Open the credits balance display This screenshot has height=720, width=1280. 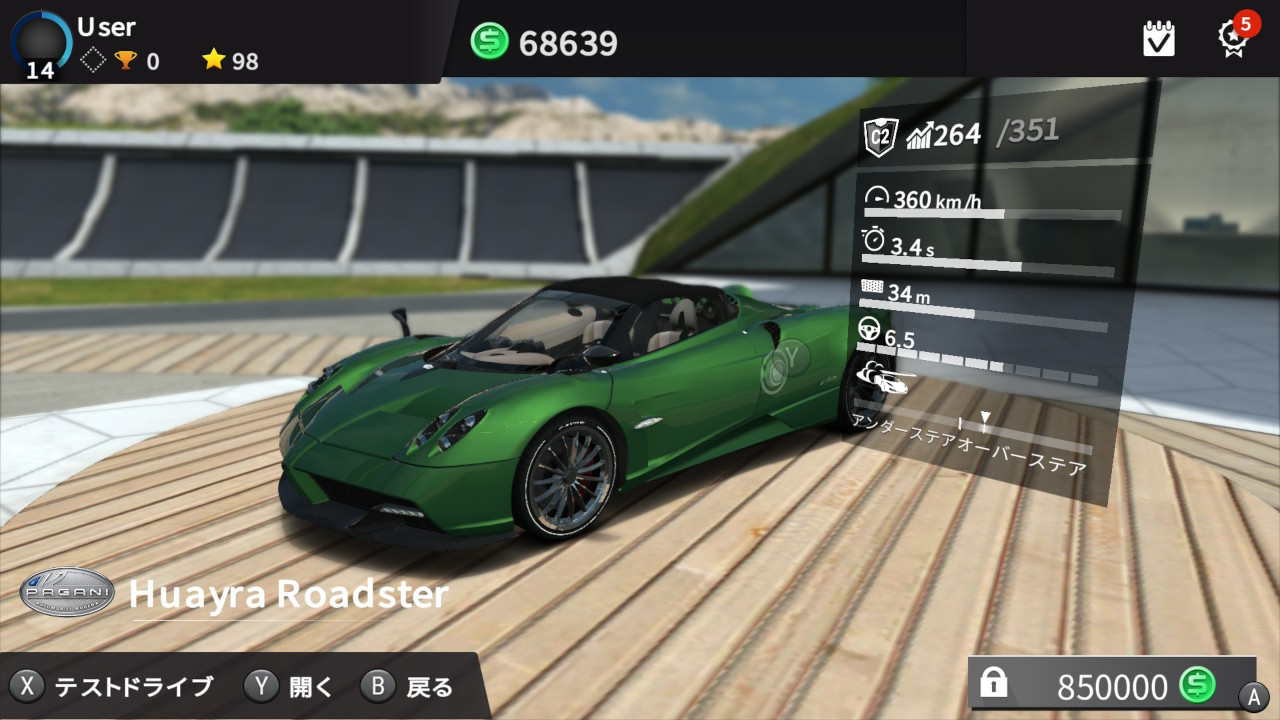(x=545, y=42)
